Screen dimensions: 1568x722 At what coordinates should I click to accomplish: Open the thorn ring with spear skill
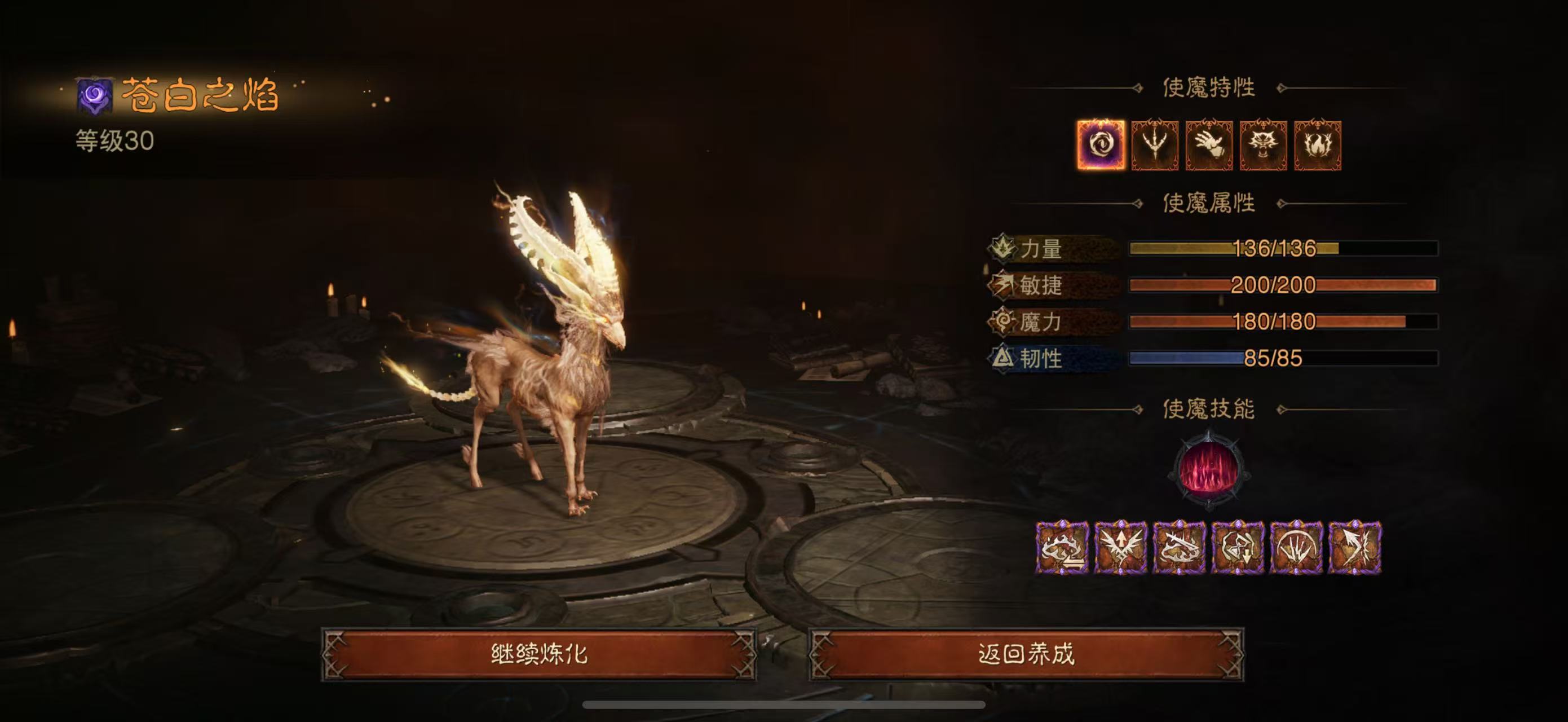(1179, 548)
